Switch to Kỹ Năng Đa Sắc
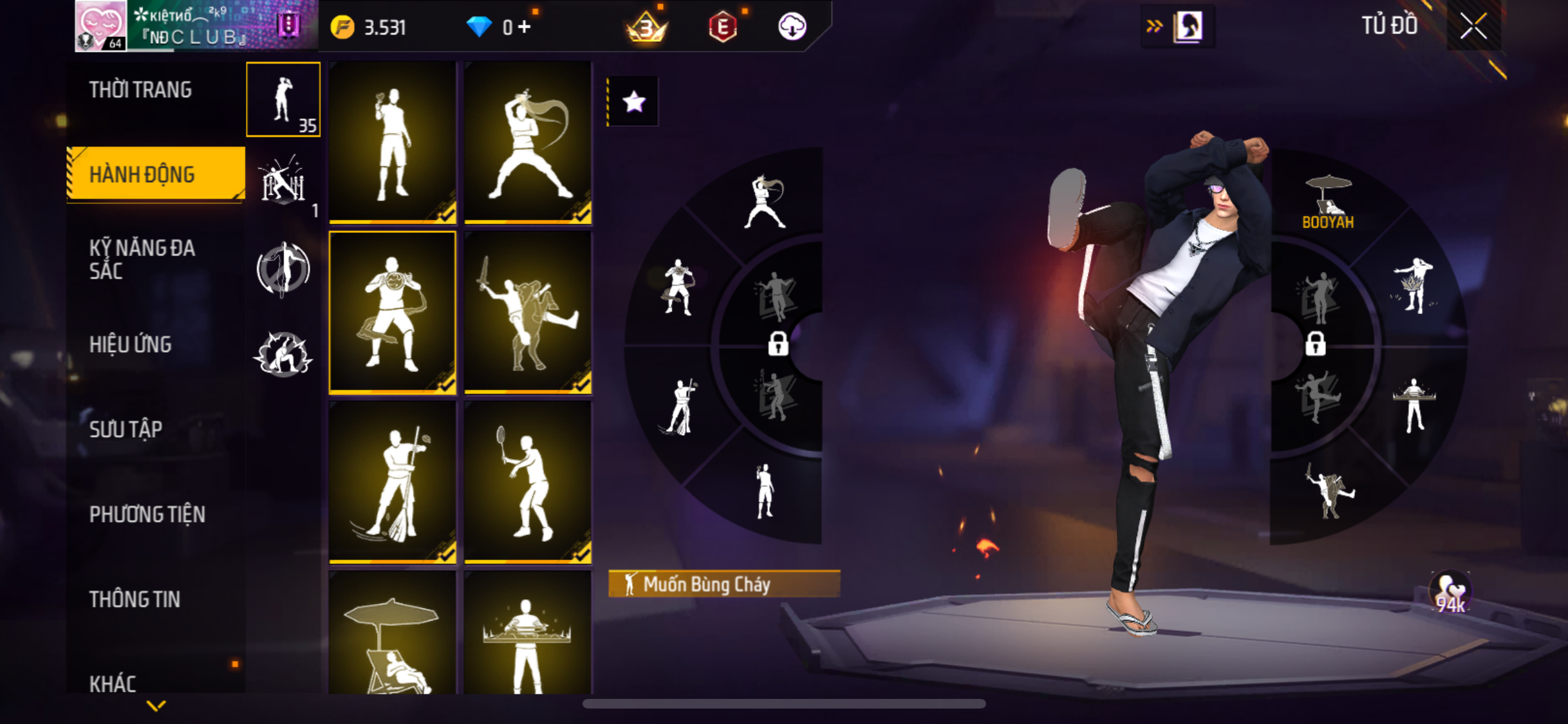Image resolution: width=1568 pixels, height=724 pixels. (x=142, y=259)
